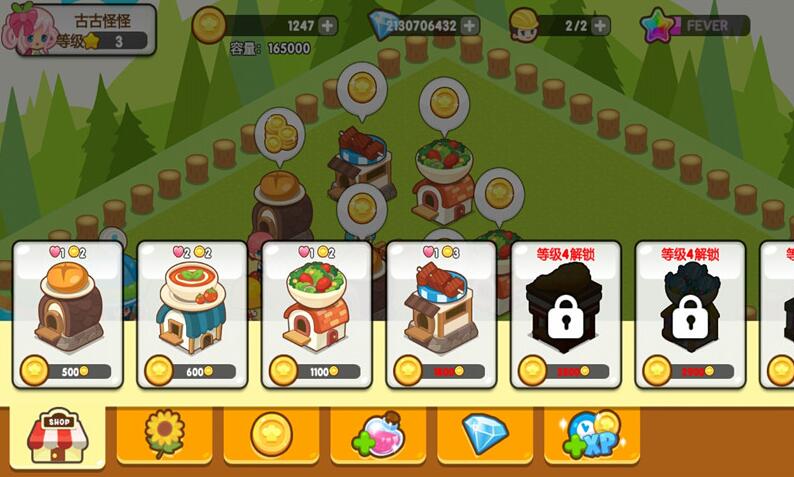This screenshot has height=477, width=794.
Task: Open the pink potion tab
Action: click(377, 434)
